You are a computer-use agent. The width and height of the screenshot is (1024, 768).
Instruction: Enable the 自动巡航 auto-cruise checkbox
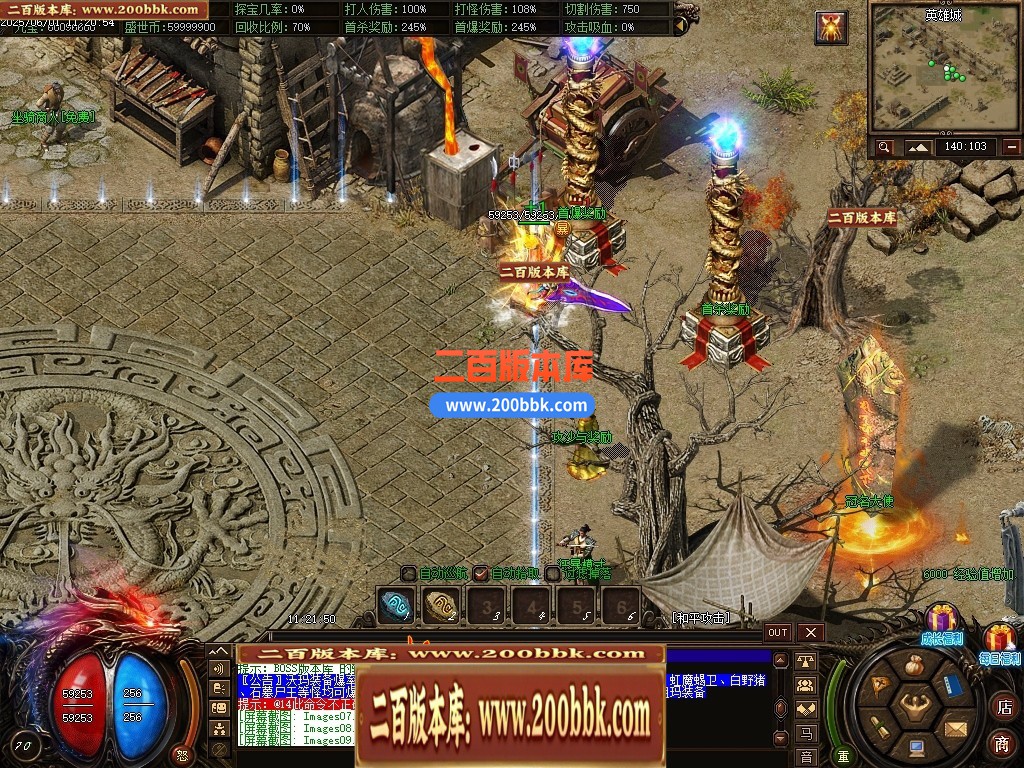(408, 573)
